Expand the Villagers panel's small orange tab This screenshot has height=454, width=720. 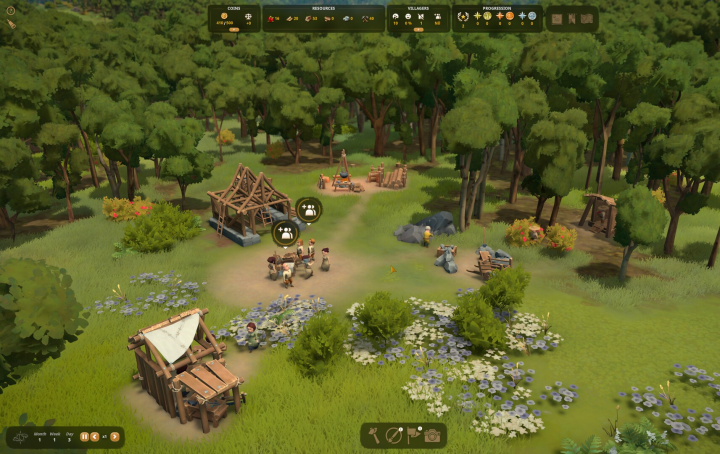click(x=418, y=30)
